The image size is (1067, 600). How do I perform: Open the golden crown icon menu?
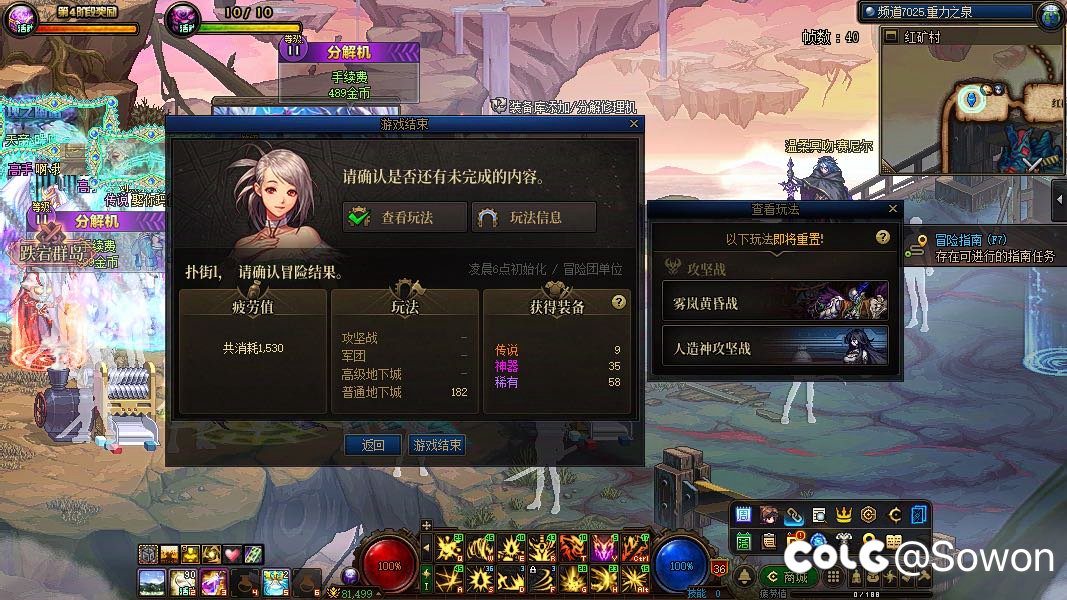[843, 515]
